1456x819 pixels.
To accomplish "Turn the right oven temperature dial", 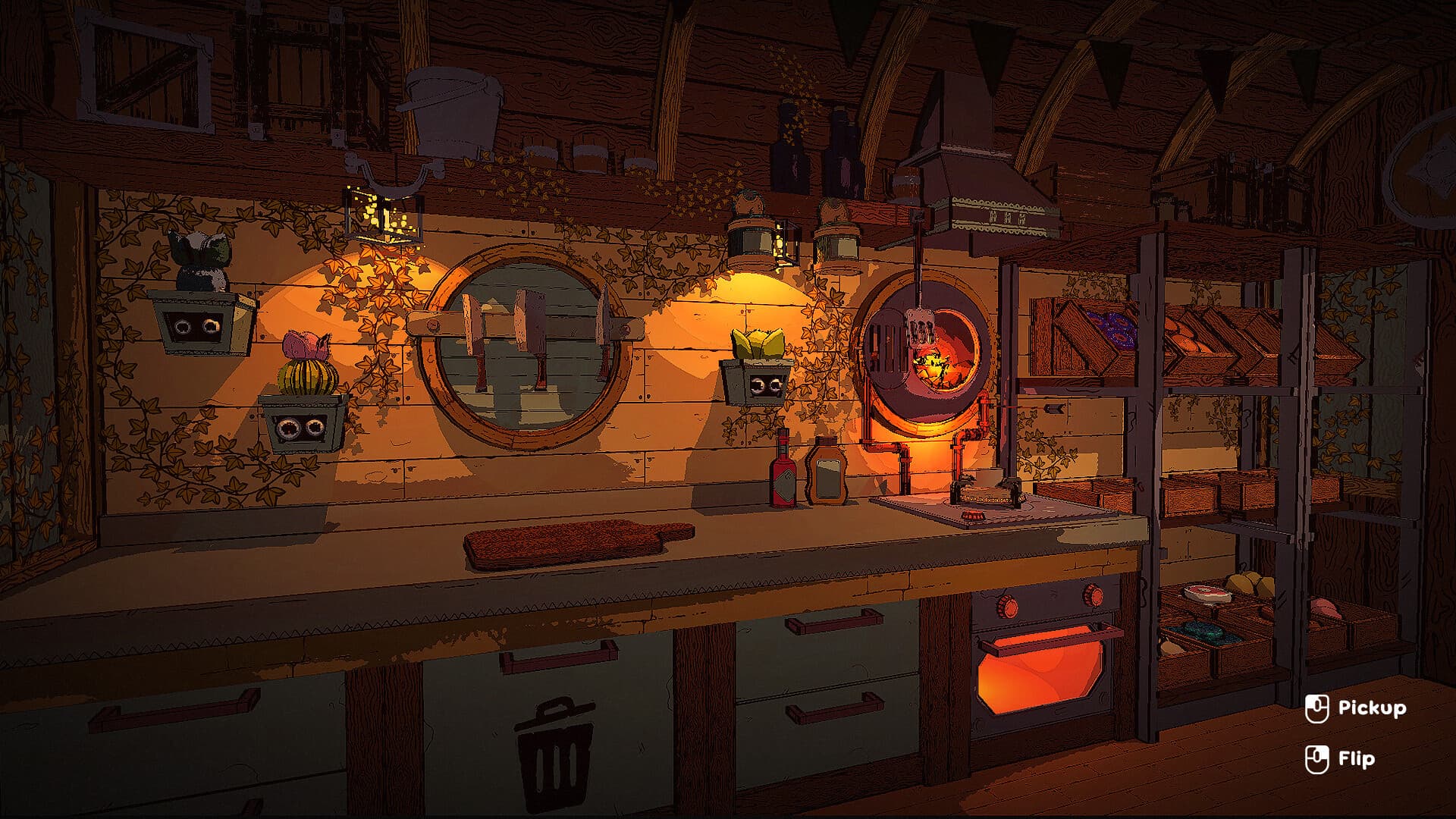I will point(1096,597).
